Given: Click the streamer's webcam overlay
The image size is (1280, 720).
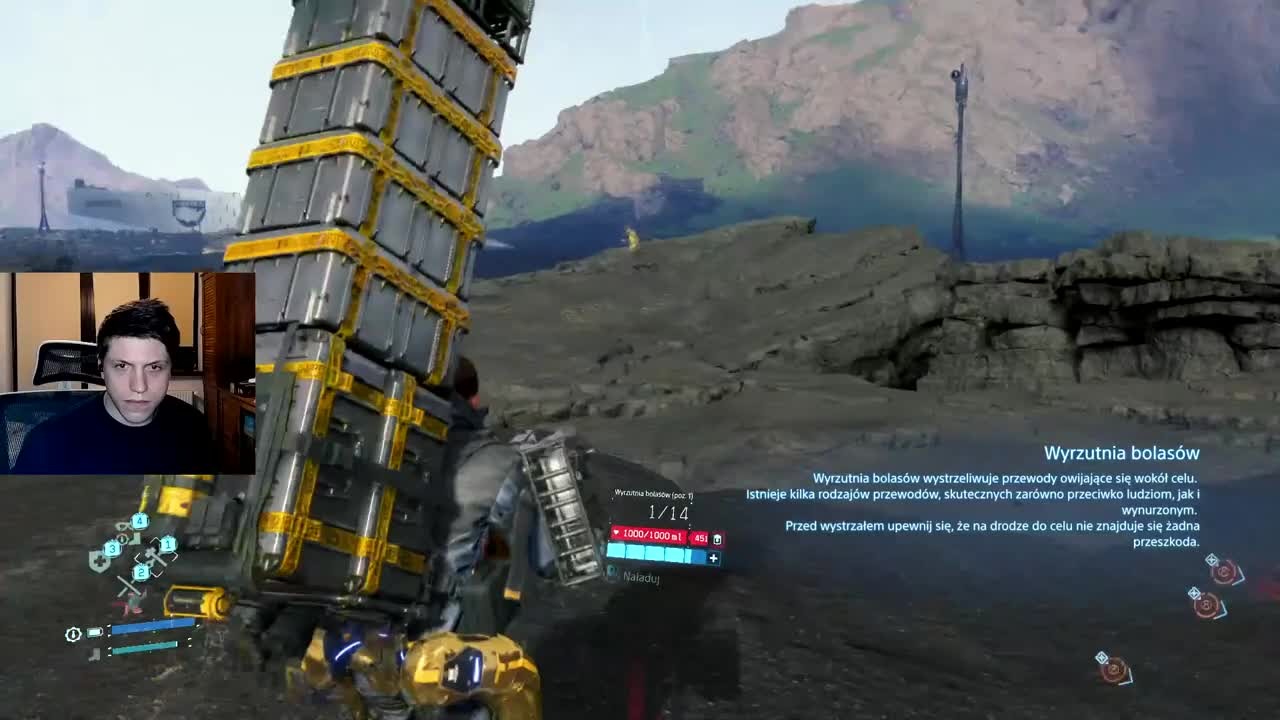Looking at the screenshot, I should point(128,372).
